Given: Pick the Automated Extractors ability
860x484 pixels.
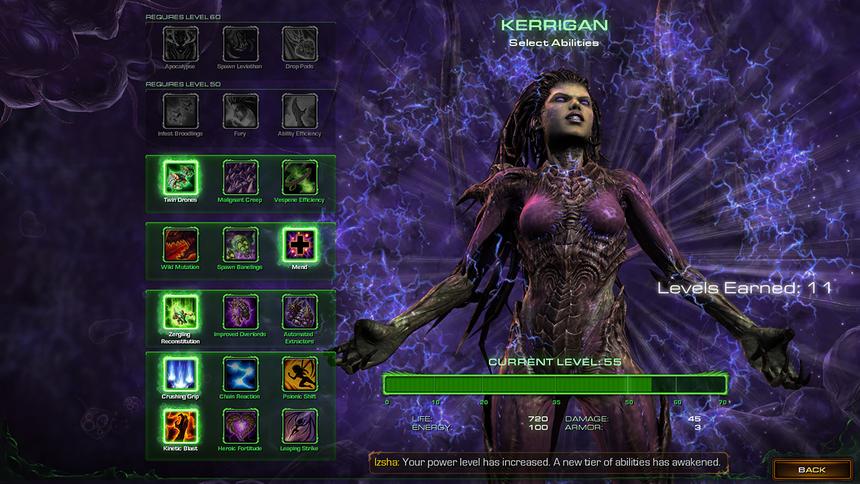Looking at the screenshot, I should [299, 311].
